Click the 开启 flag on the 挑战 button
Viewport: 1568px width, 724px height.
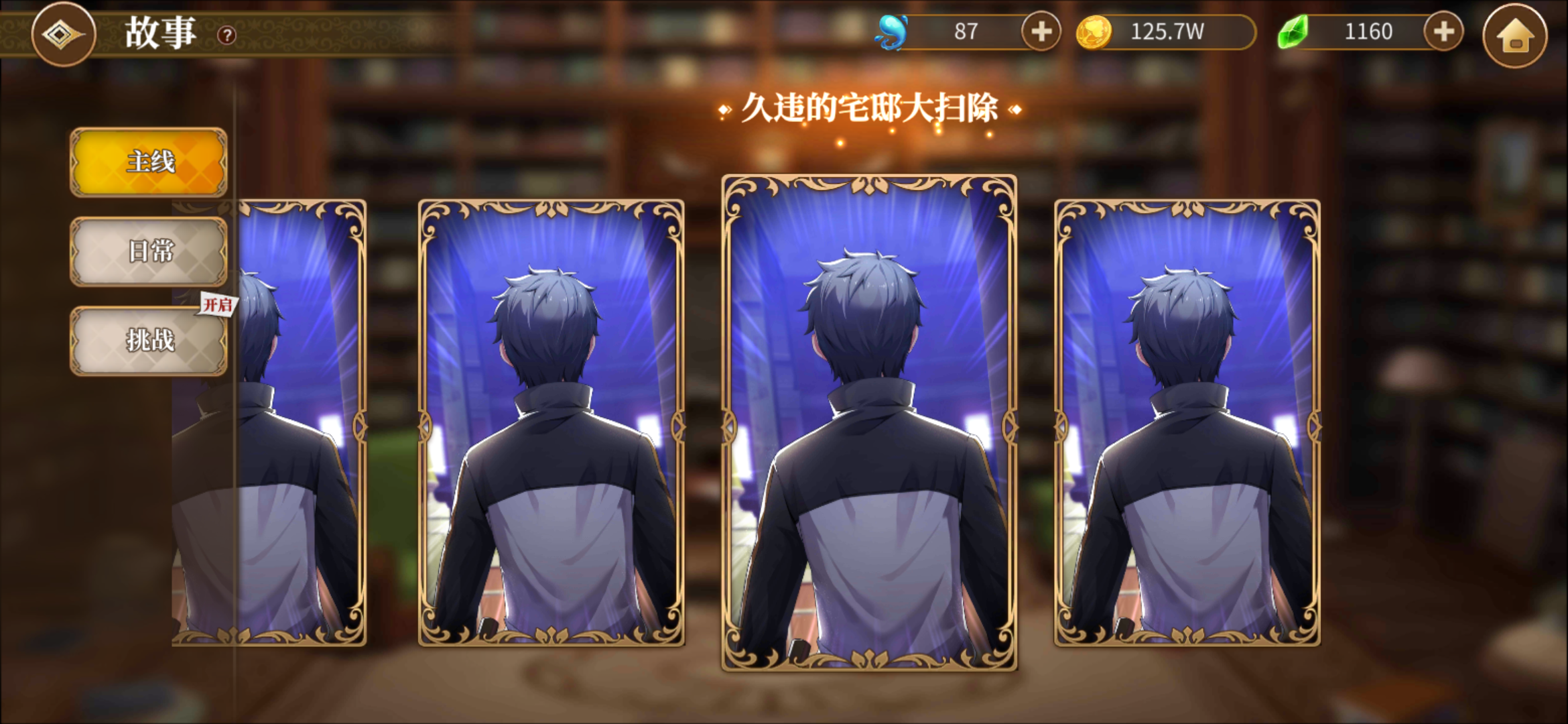(x=218, y=305)
